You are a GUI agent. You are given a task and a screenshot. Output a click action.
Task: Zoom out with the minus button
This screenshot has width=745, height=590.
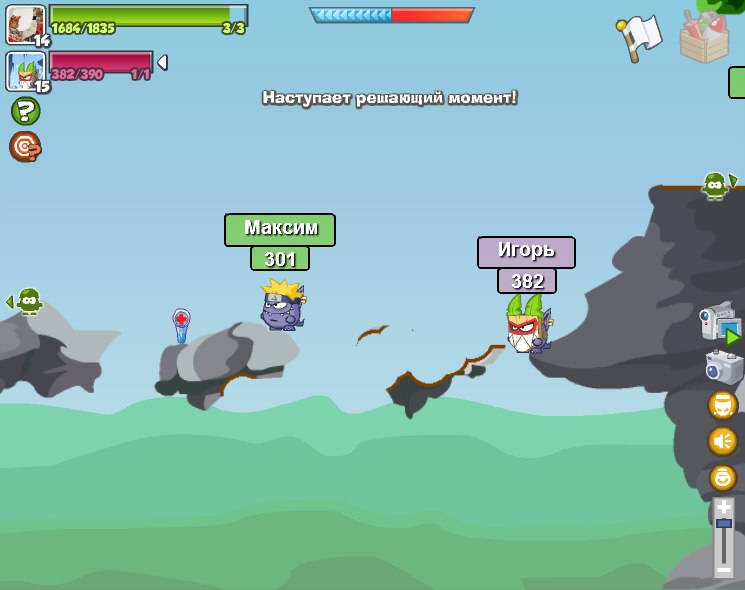tap(724, 568)
